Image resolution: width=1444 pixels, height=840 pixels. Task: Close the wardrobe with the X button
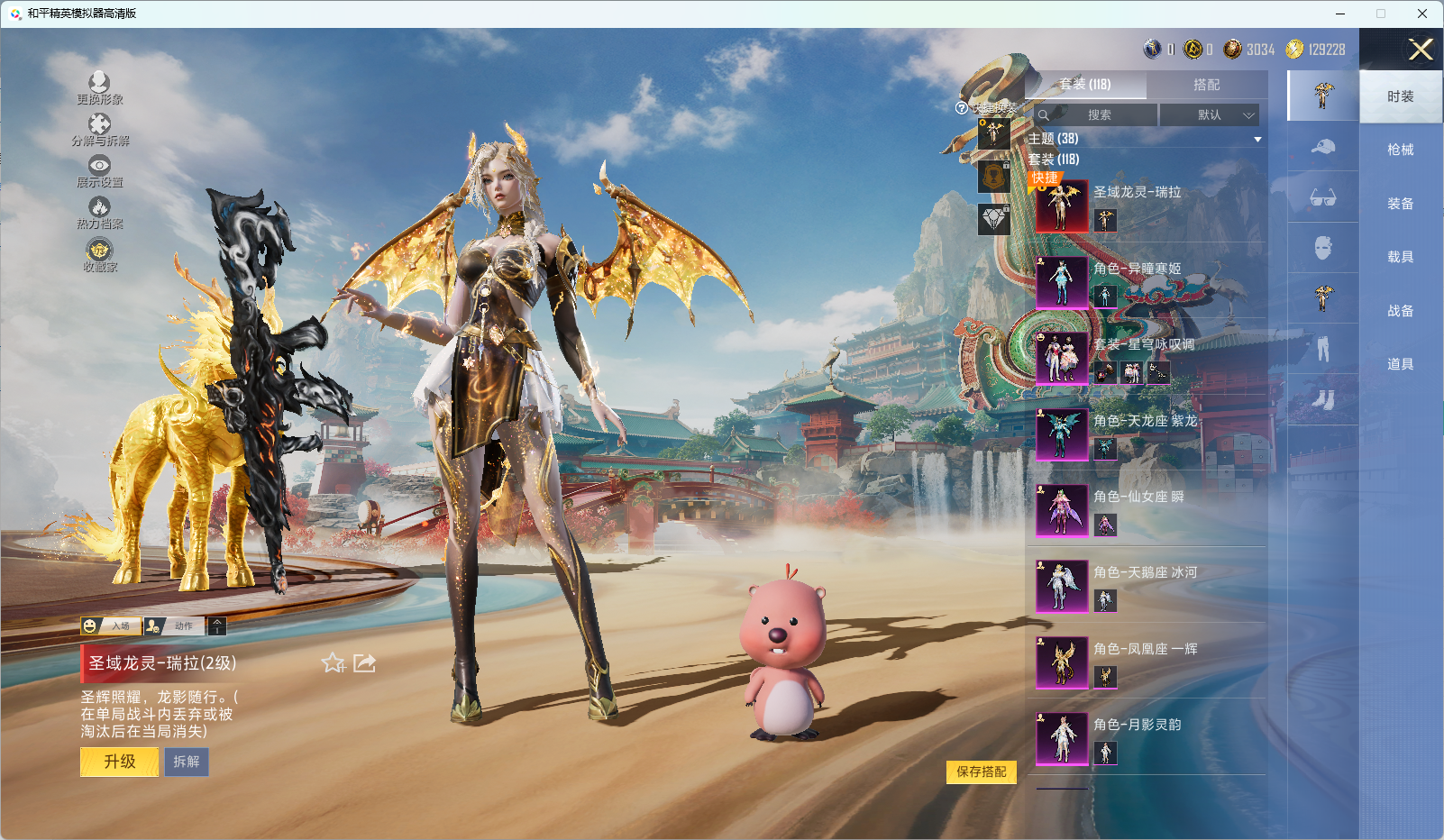(1421, 50)
